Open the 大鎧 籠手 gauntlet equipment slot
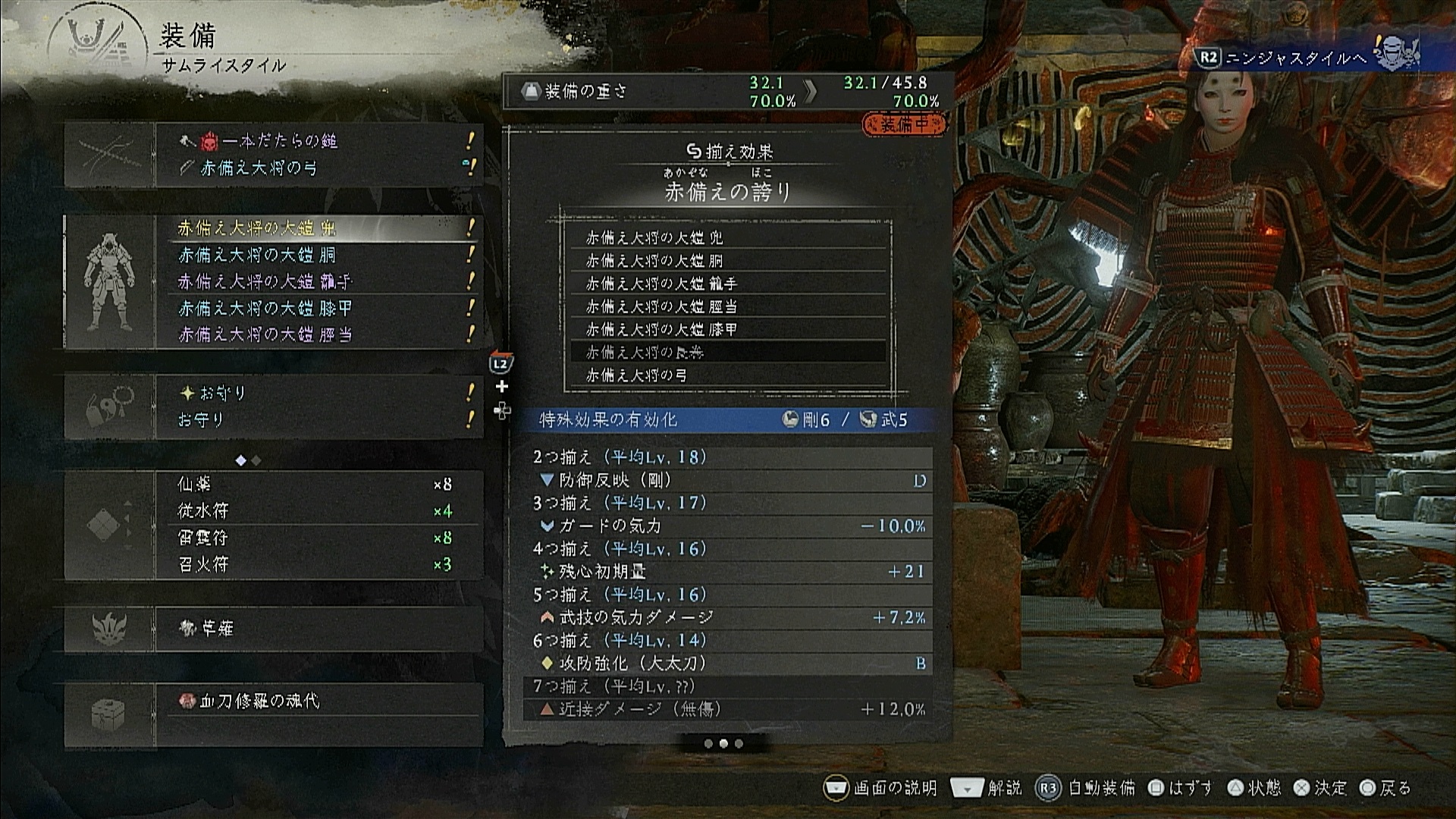Image resolution: width=1456 pixels, height=819 pixels. coord(318,281)
